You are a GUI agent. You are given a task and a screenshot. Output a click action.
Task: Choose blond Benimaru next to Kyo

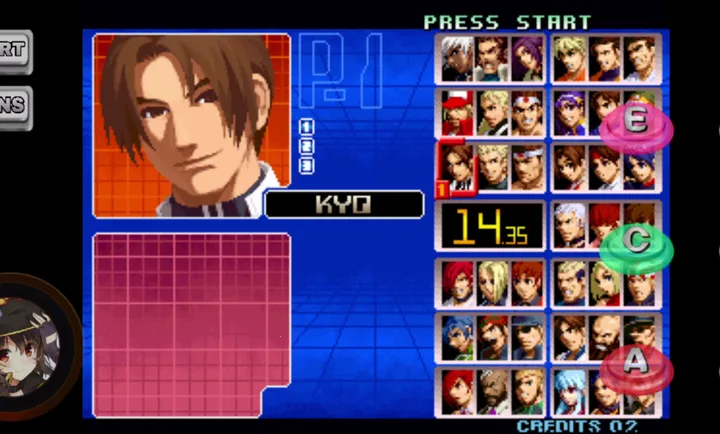[x=493, y=168]
